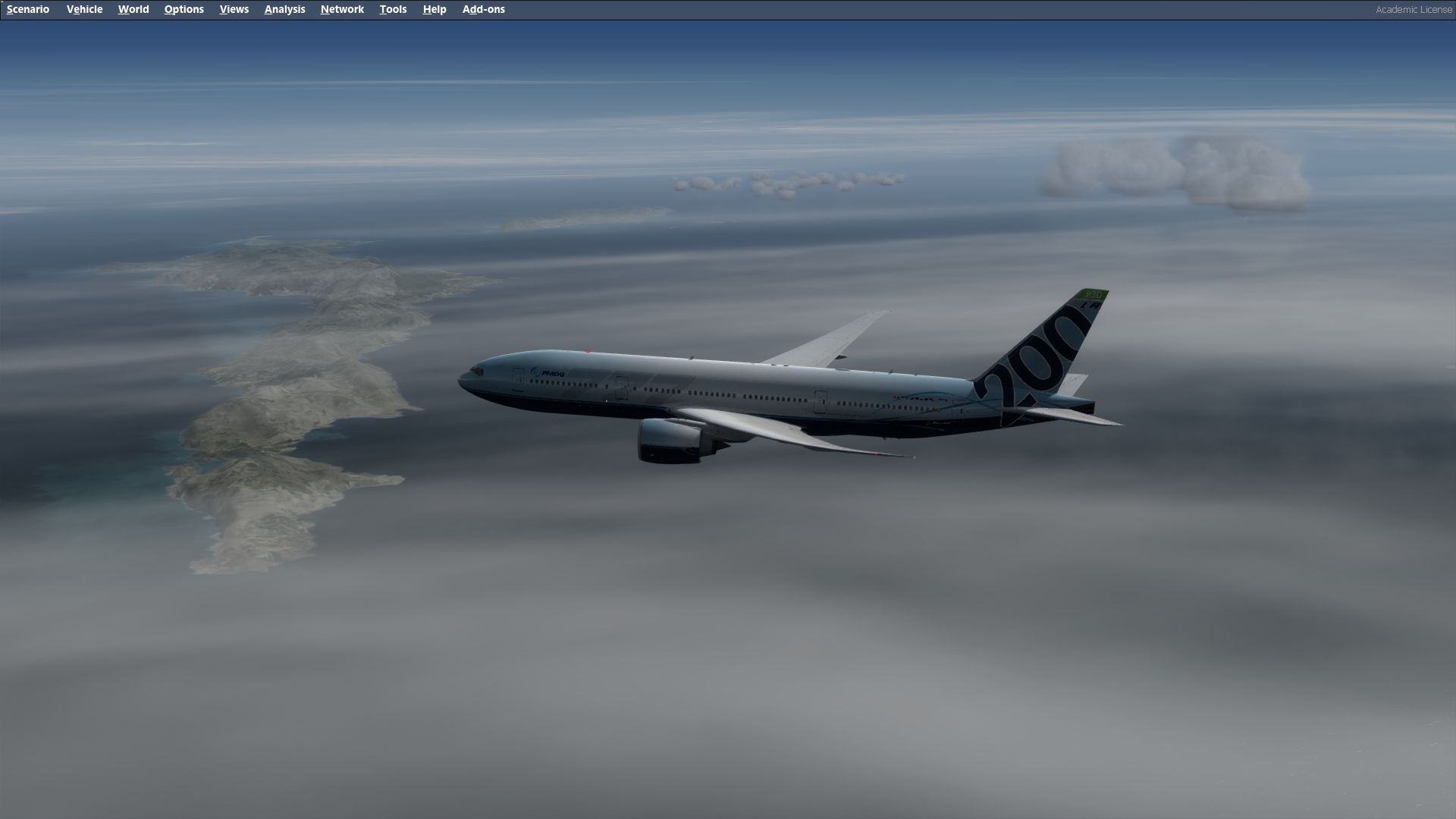
Task: Choose the Tools menu
Action: (x=393, y=9)
